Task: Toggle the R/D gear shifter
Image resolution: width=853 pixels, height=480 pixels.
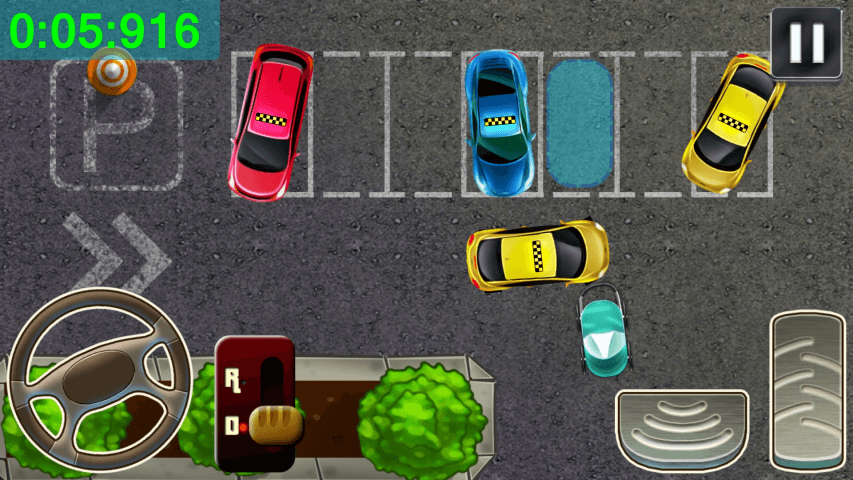Action: (x=256, y=403)
